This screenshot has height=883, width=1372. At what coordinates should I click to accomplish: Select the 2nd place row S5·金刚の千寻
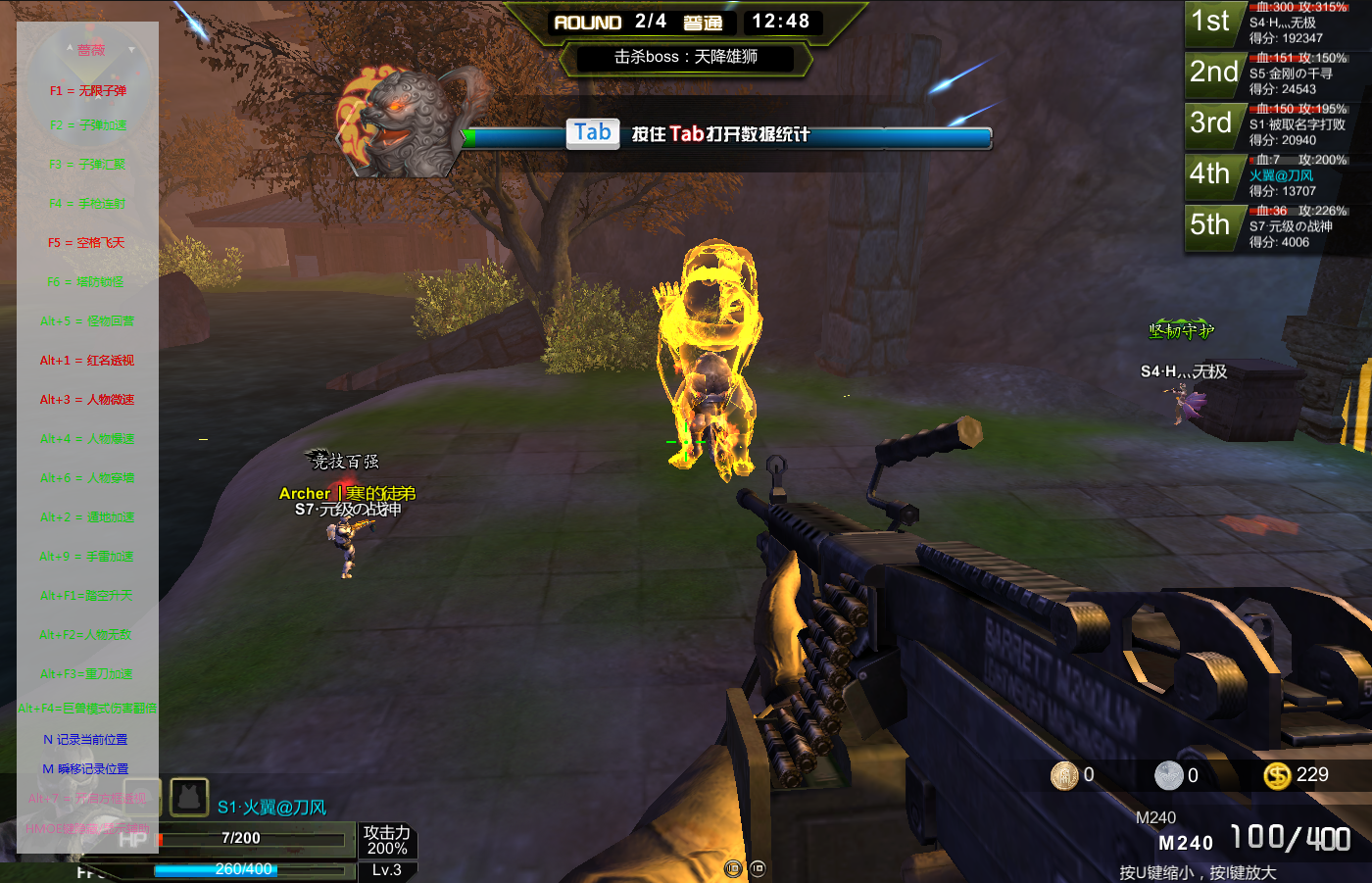1278,74
